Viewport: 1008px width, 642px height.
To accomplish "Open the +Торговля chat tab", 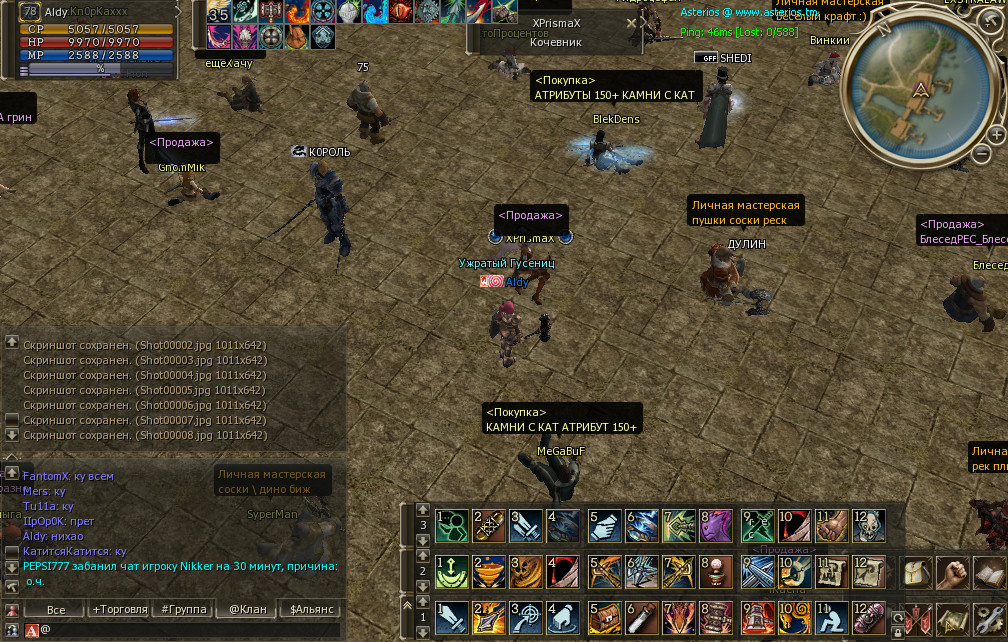I will (x=120, y=609).
